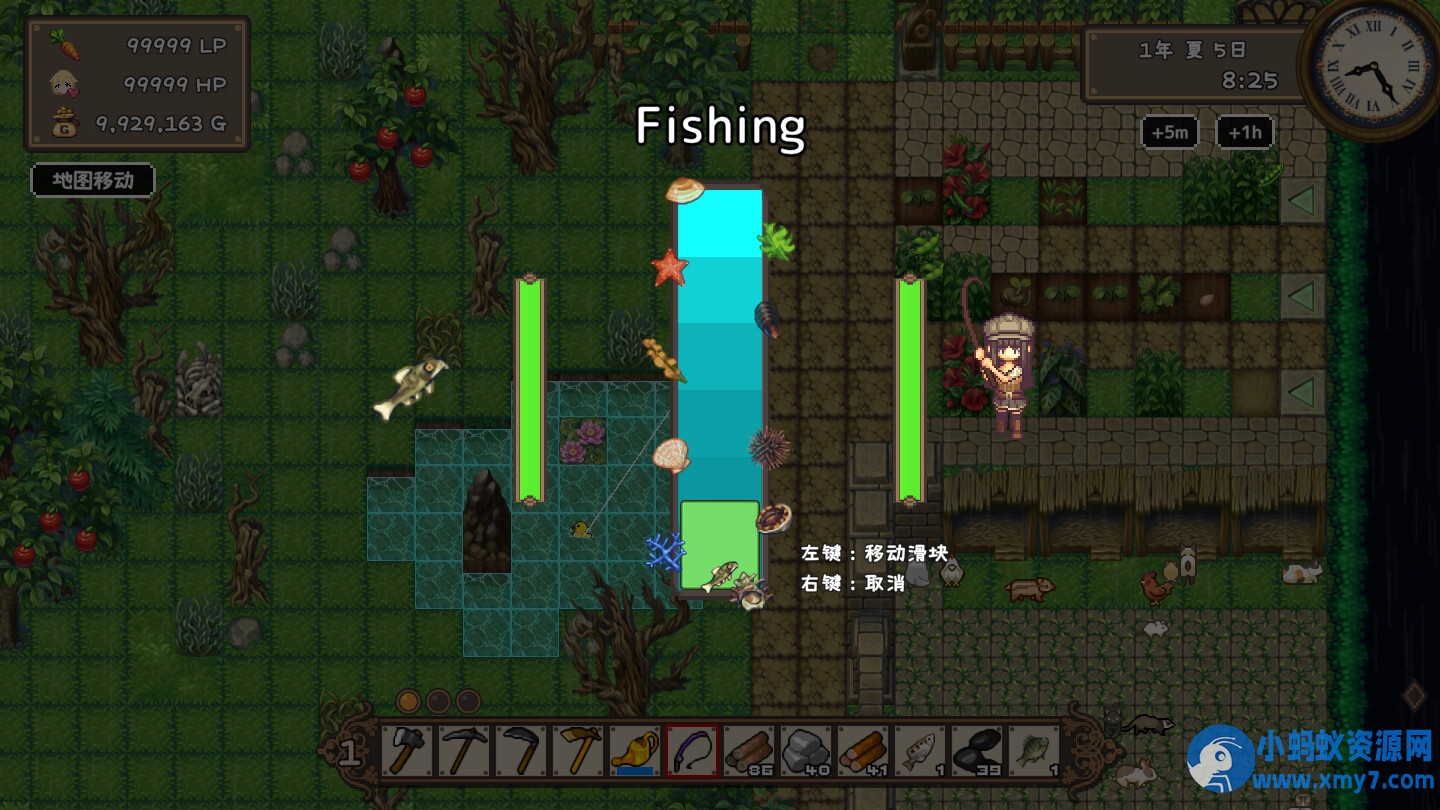This screenshot has height=810, width=1440.
Task: Equip the yellow watering can
Action: [x=635, y=750]
